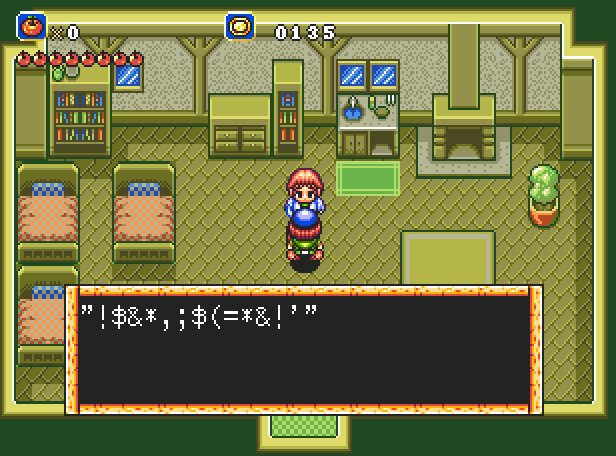Click the red apple item icon
616x456 pixels.
pos(31,27)
